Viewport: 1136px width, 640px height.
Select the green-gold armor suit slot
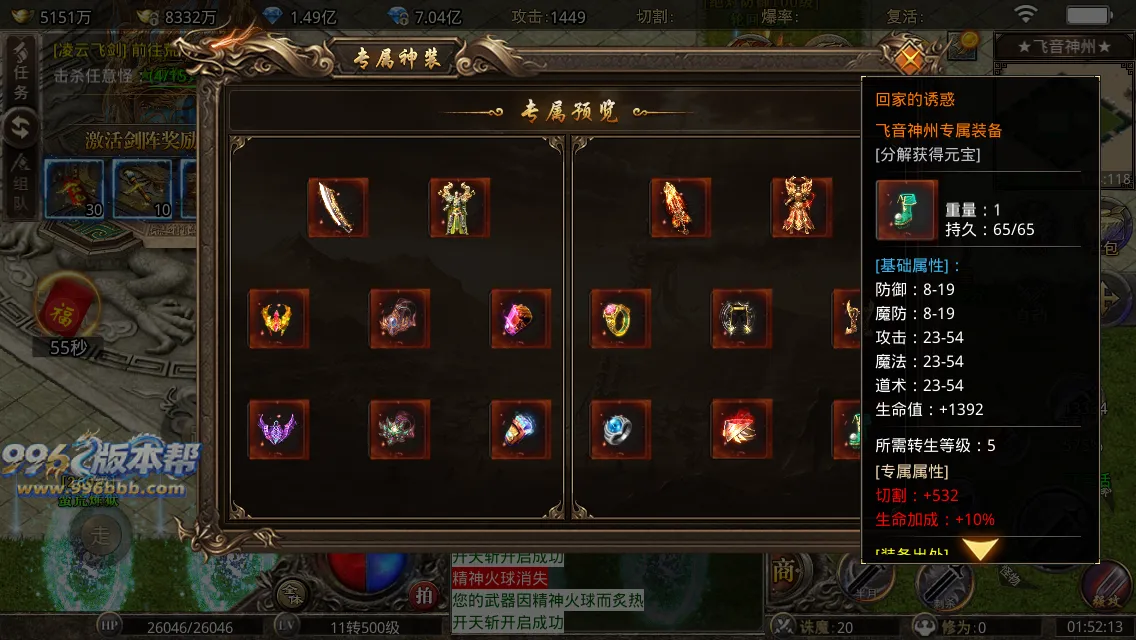click(460, 208)
